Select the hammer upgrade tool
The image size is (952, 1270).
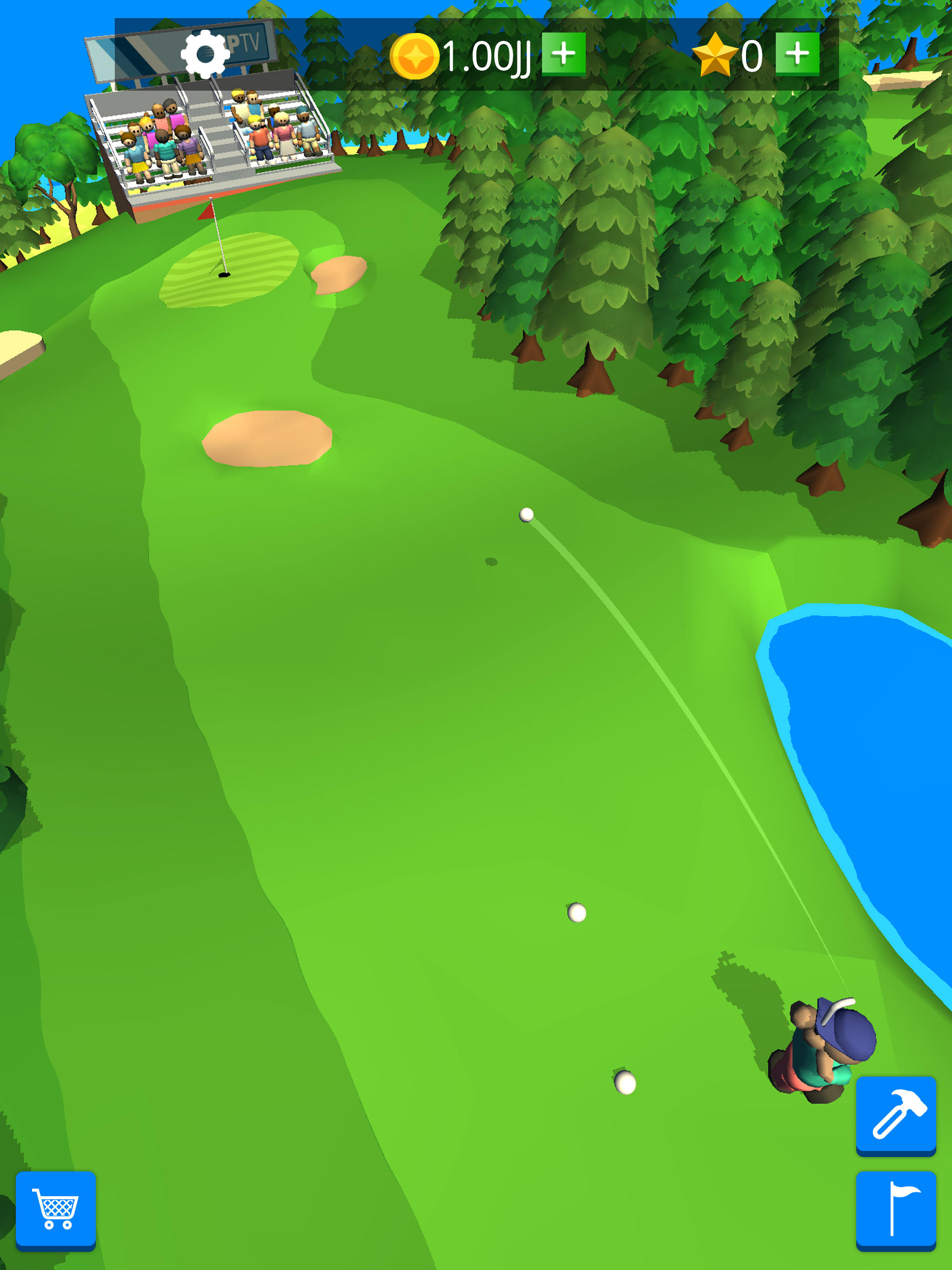click(896, 1114)
